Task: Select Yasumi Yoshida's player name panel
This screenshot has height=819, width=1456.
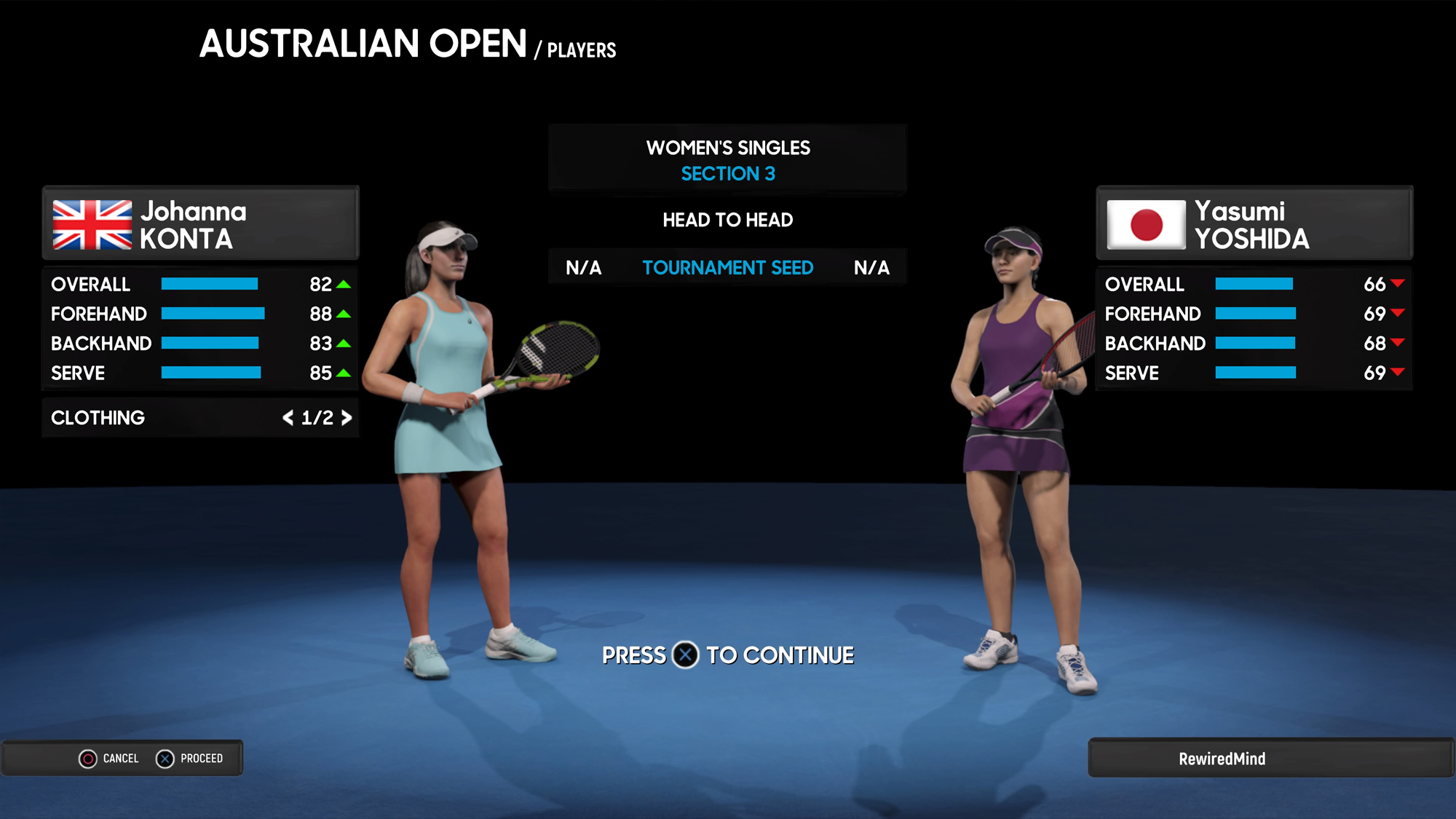Action: pyautogui.click(x=1254, y=223)
